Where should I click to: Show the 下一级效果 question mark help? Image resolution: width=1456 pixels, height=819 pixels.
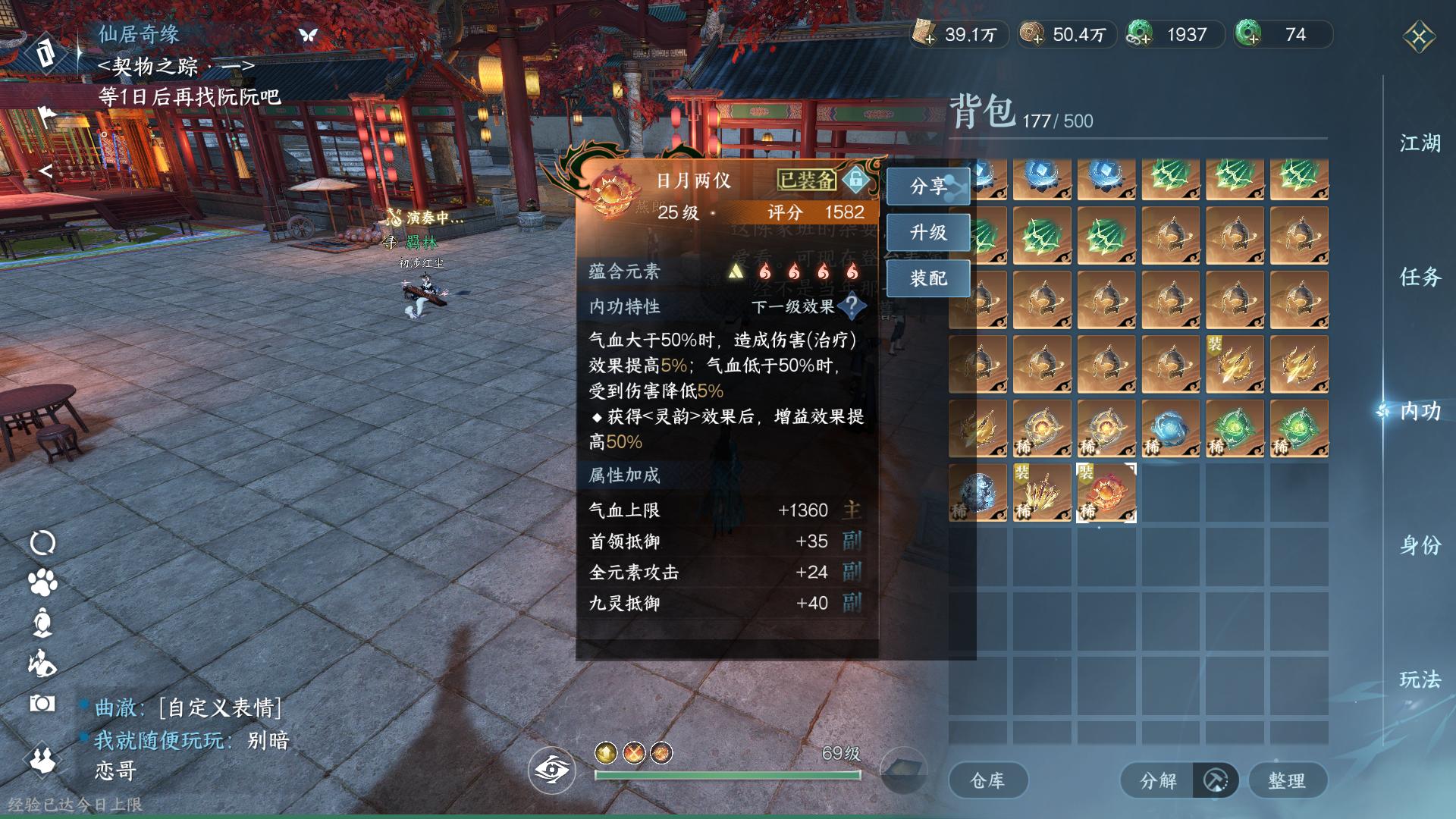tap(852, 306)
